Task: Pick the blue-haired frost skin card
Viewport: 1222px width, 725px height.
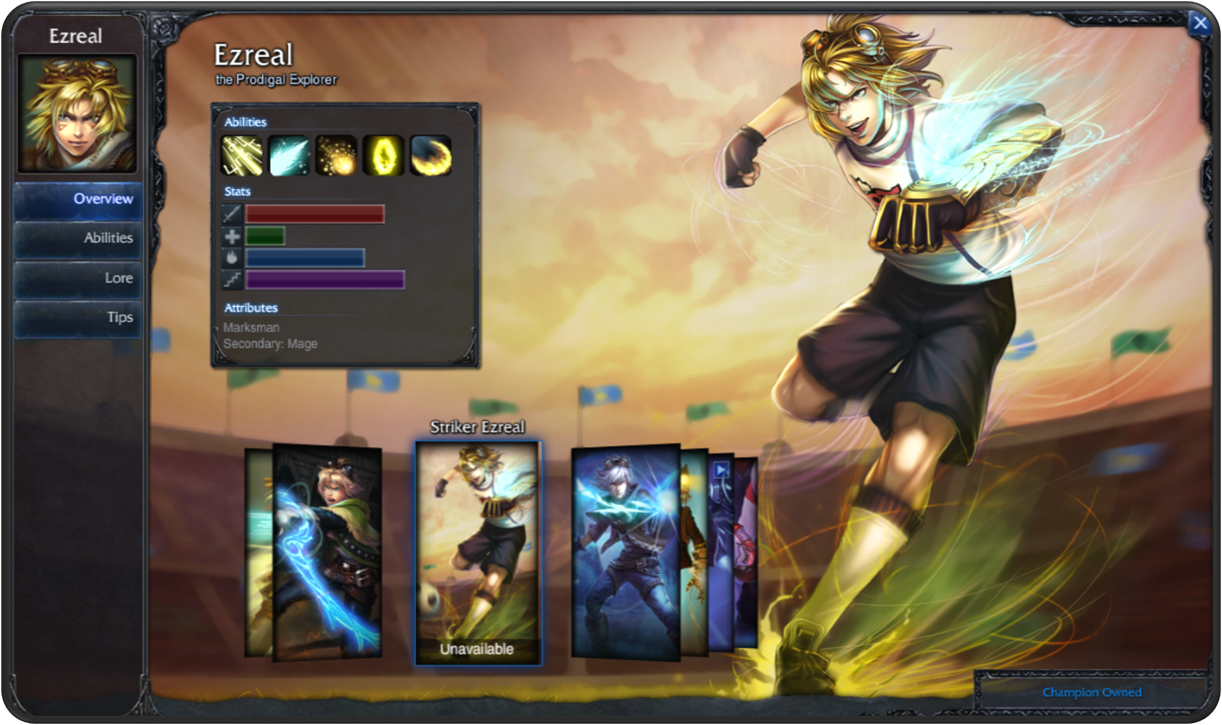Action: [x=625, y=552]
